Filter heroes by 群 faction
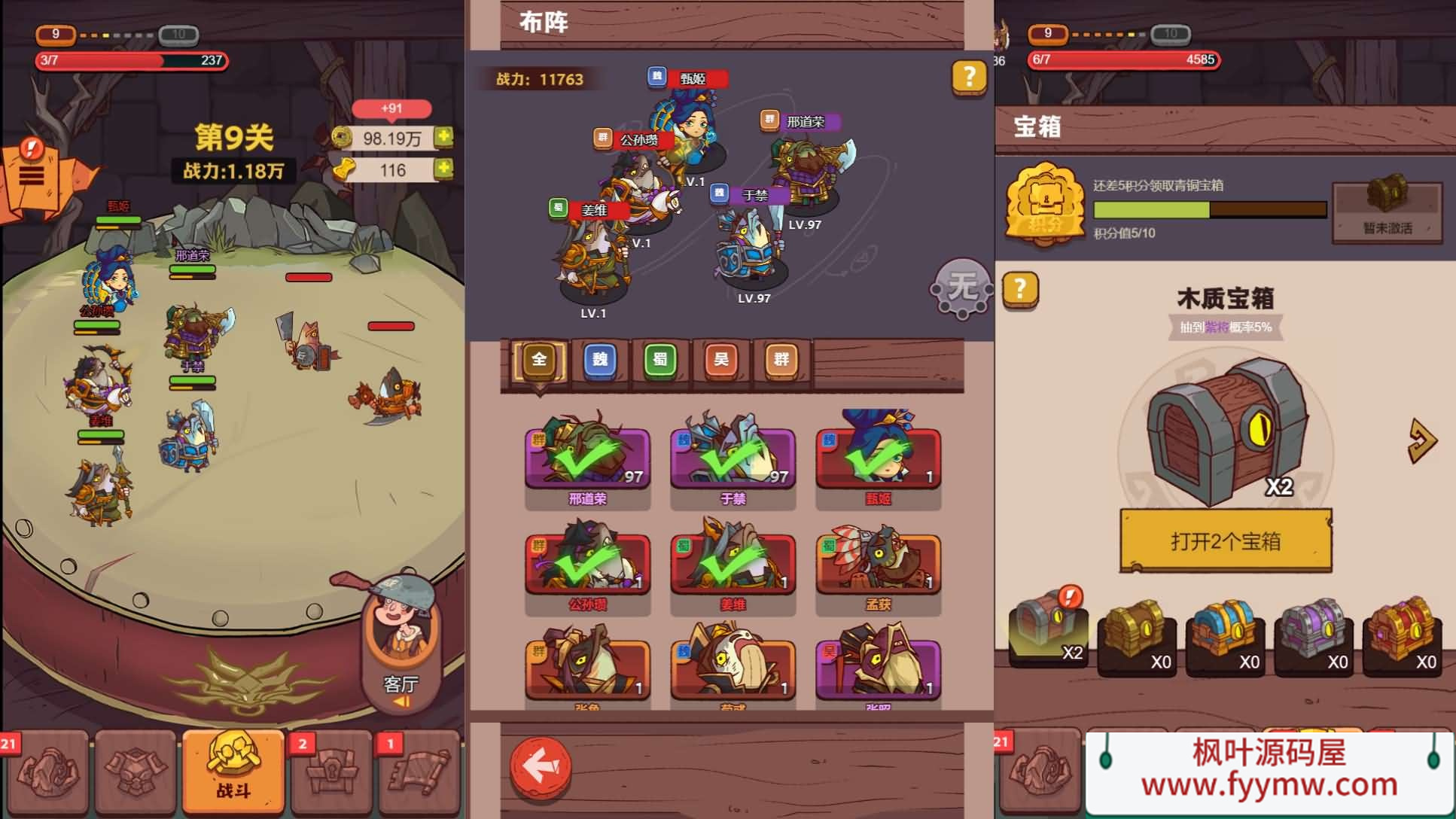 point(781,360)
